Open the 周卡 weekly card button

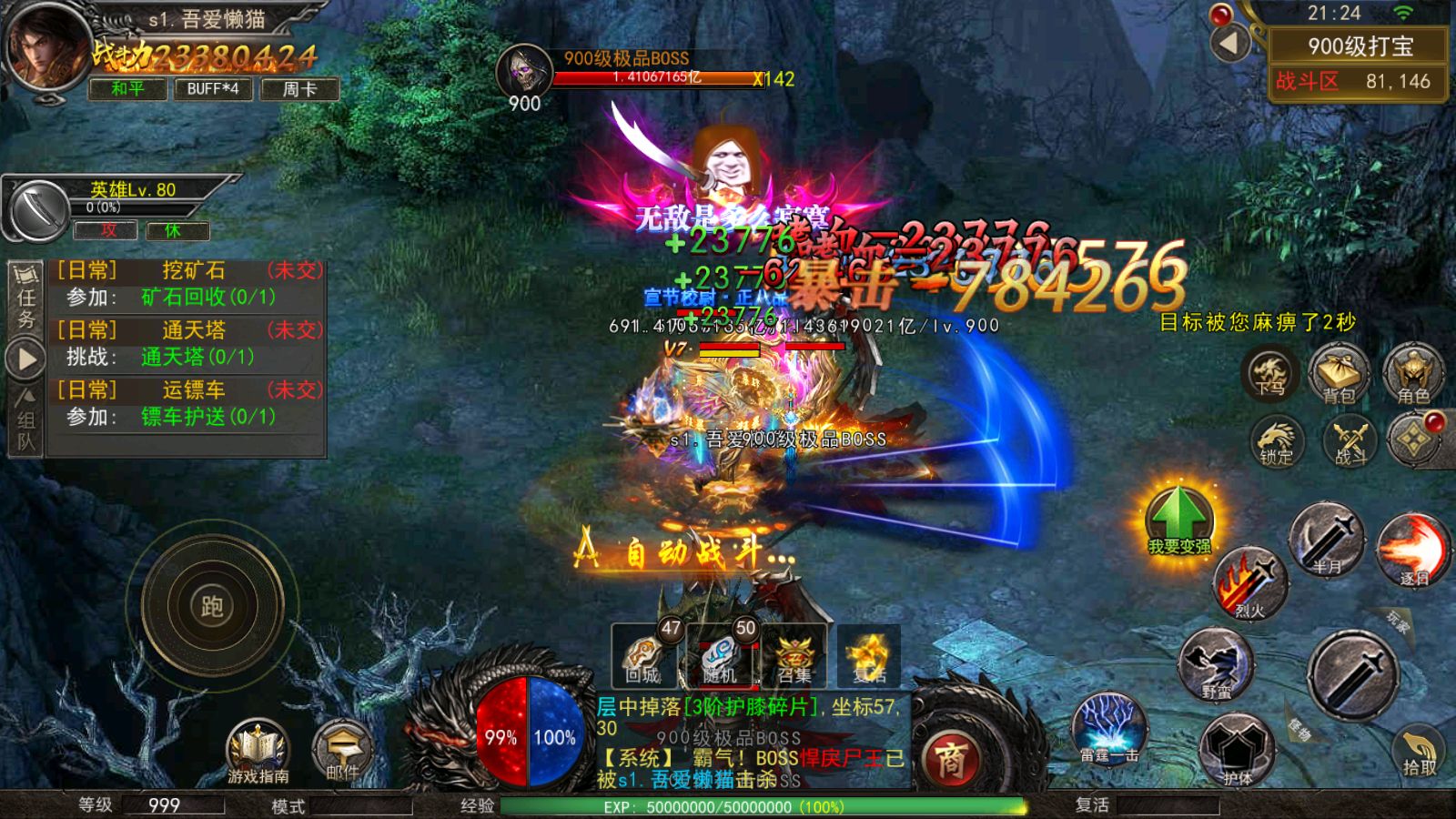click(299, 88)
